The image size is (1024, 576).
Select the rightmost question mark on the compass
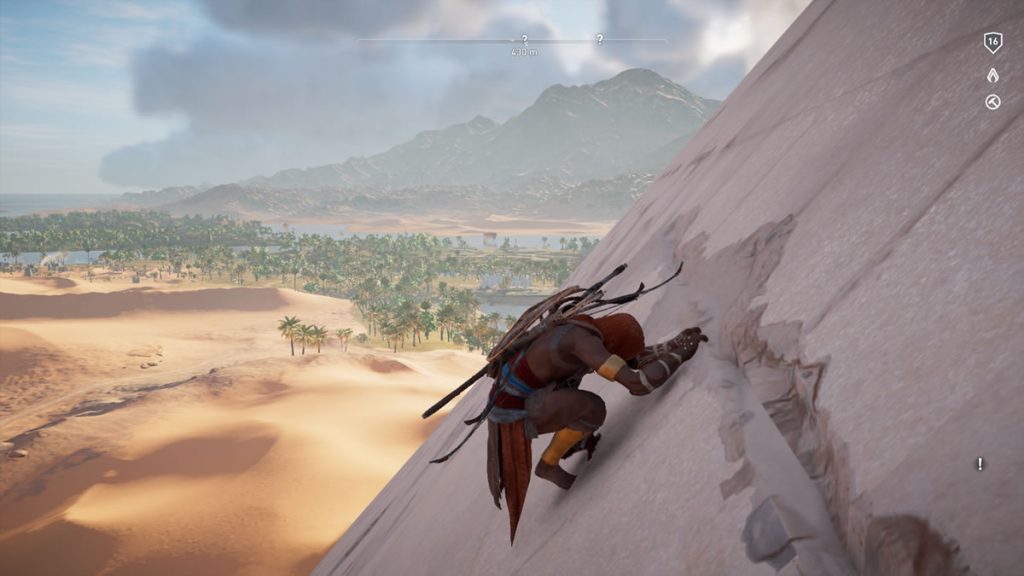(x=599, y=40)
